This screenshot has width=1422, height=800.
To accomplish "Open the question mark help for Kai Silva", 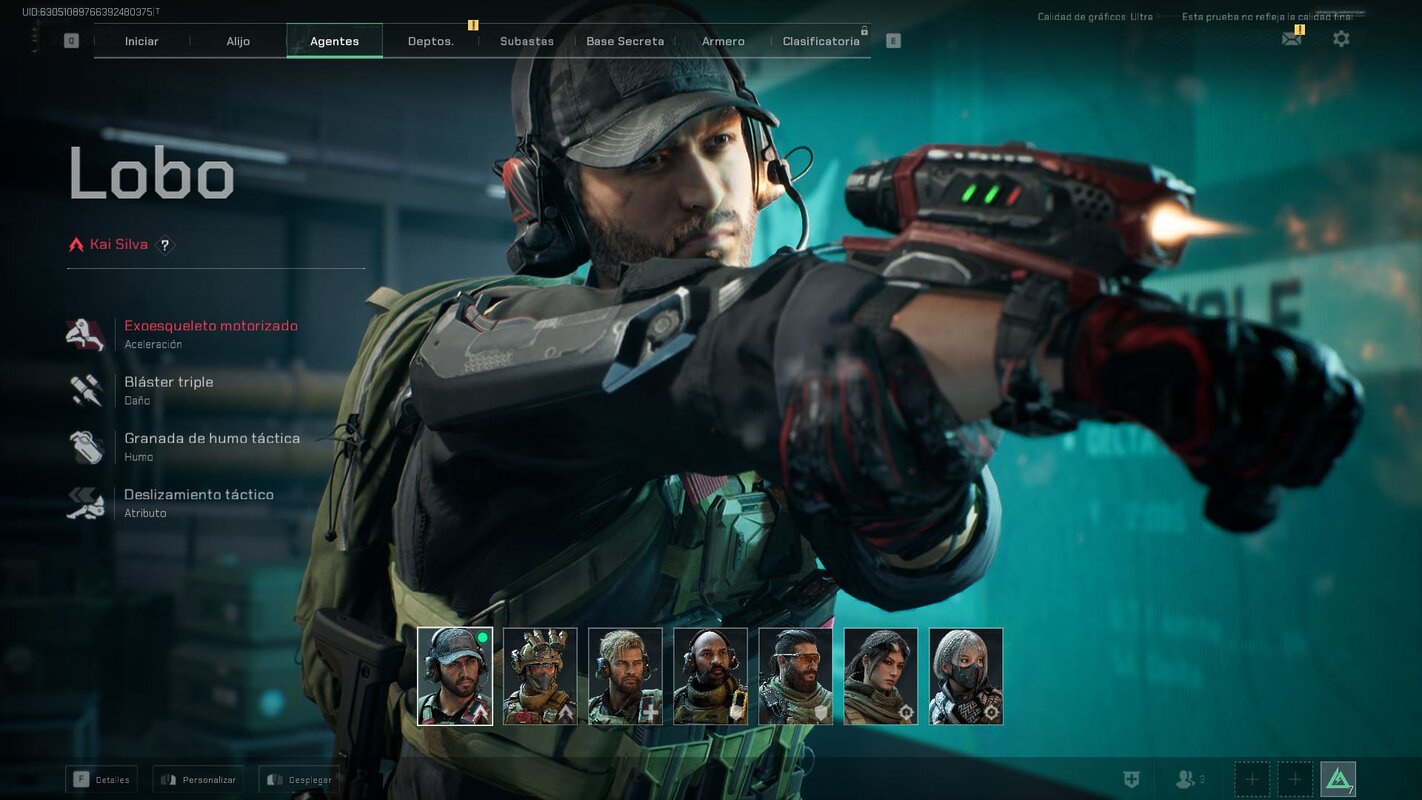I will (x=165, y=244).
